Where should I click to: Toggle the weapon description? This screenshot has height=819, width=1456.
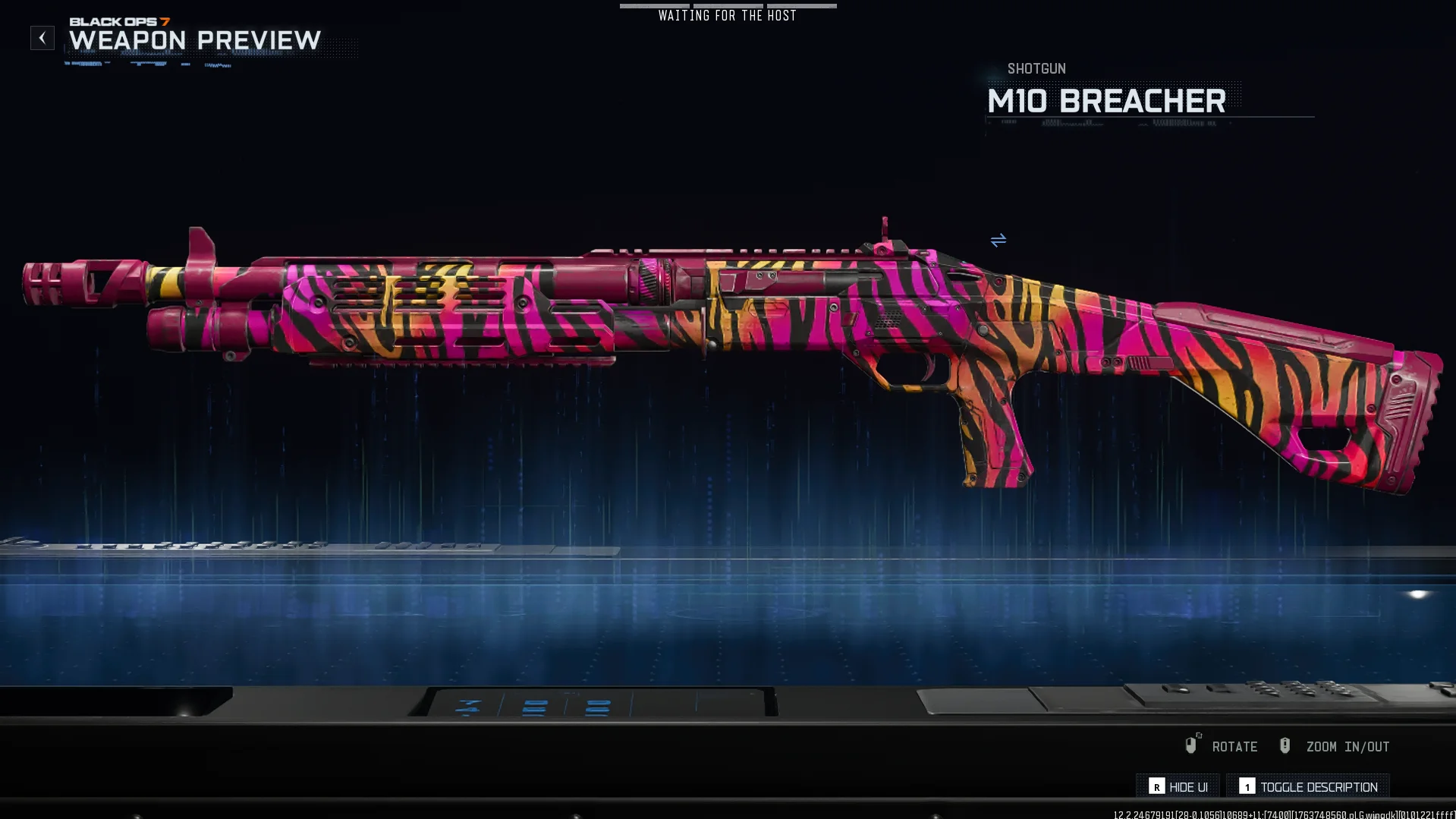point(1309,786)
